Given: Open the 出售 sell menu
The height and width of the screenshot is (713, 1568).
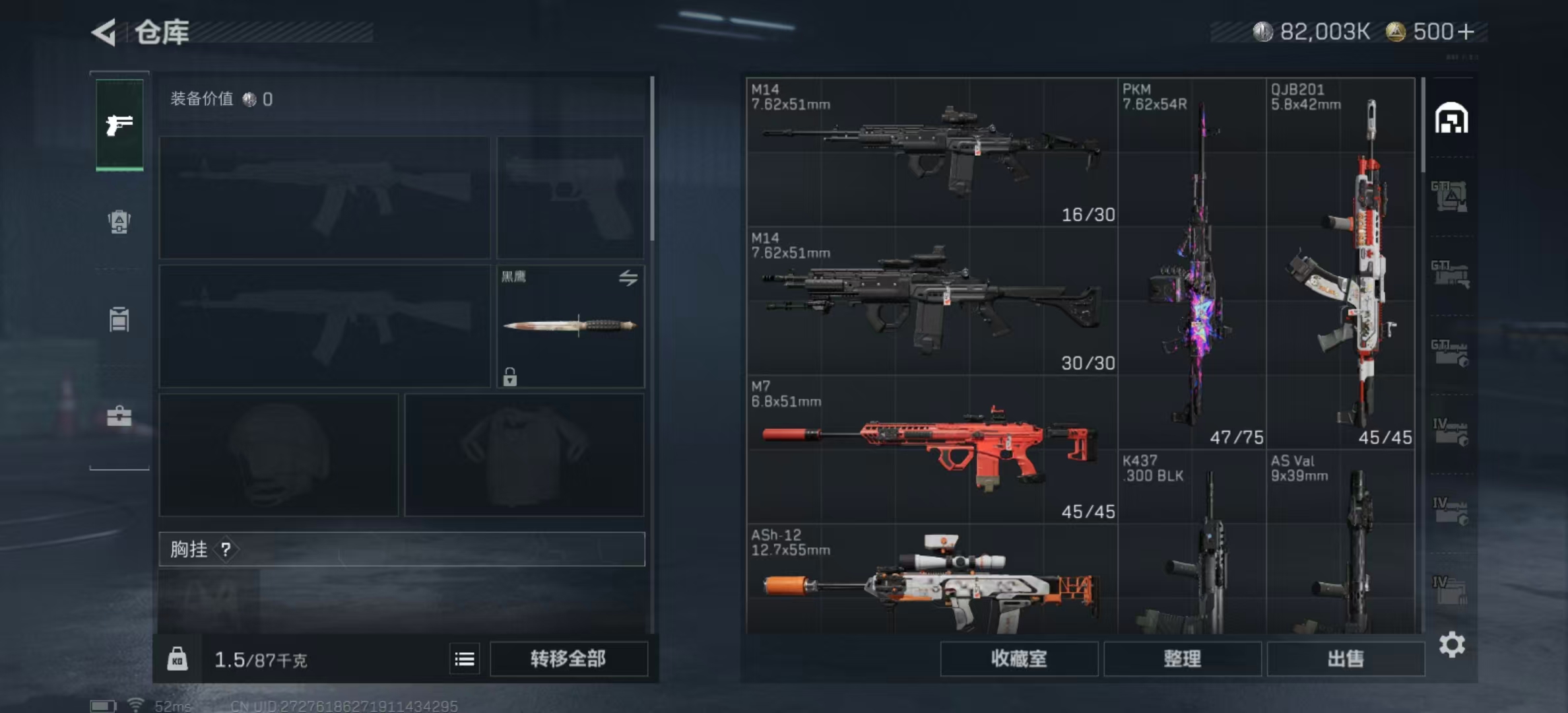Looking at the screenshot, I should click(x=1345, y=658).
